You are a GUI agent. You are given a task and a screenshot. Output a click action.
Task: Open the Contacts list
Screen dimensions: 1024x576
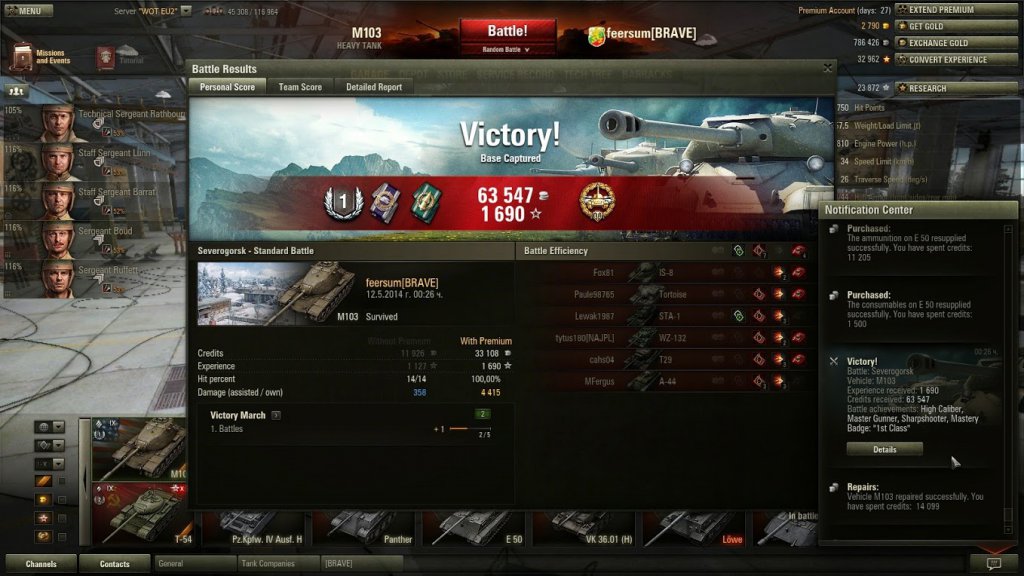[x=115, y=564]
